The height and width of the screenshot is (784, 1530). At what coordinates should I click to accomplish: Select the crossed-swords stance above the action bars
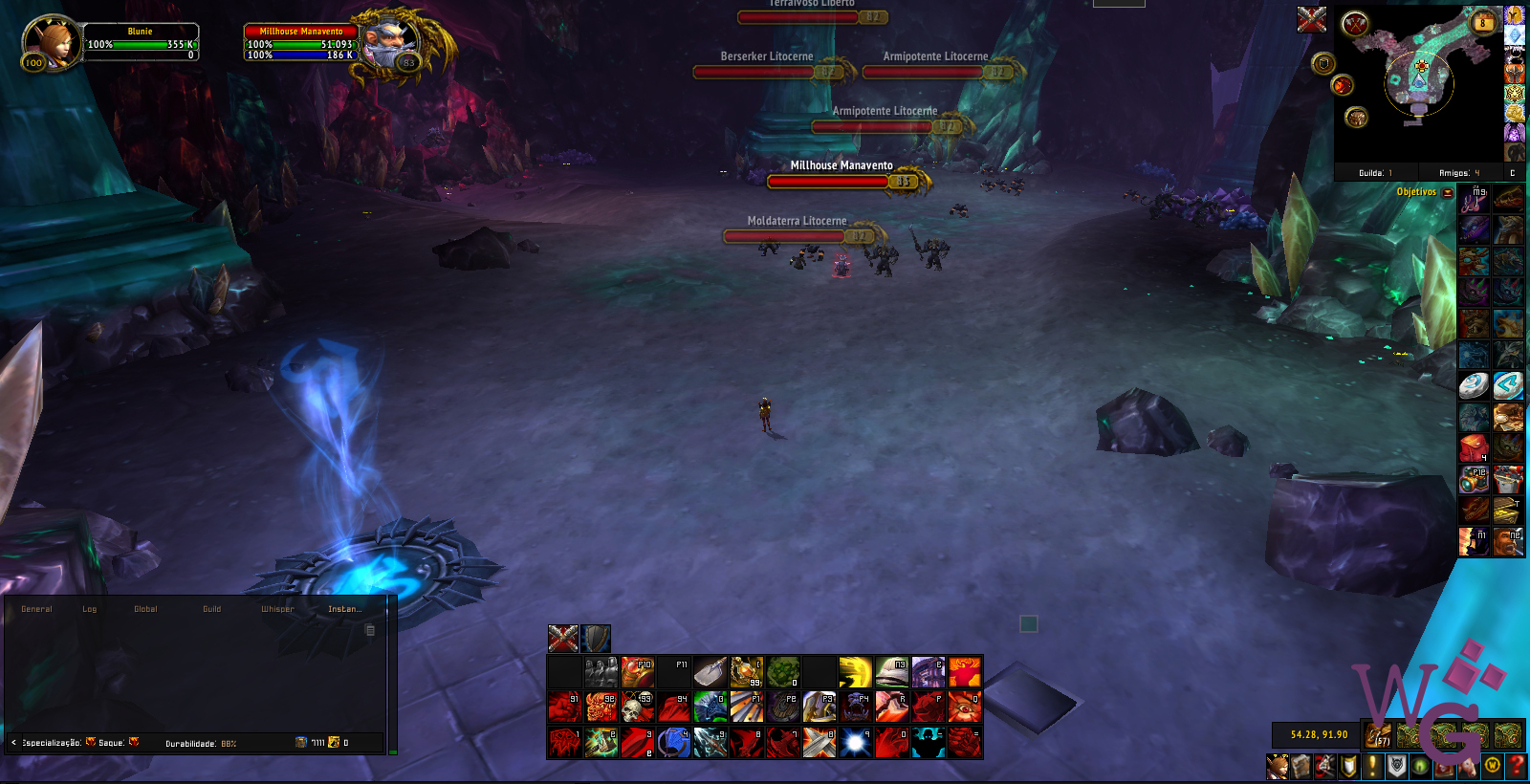coord(563,638)
